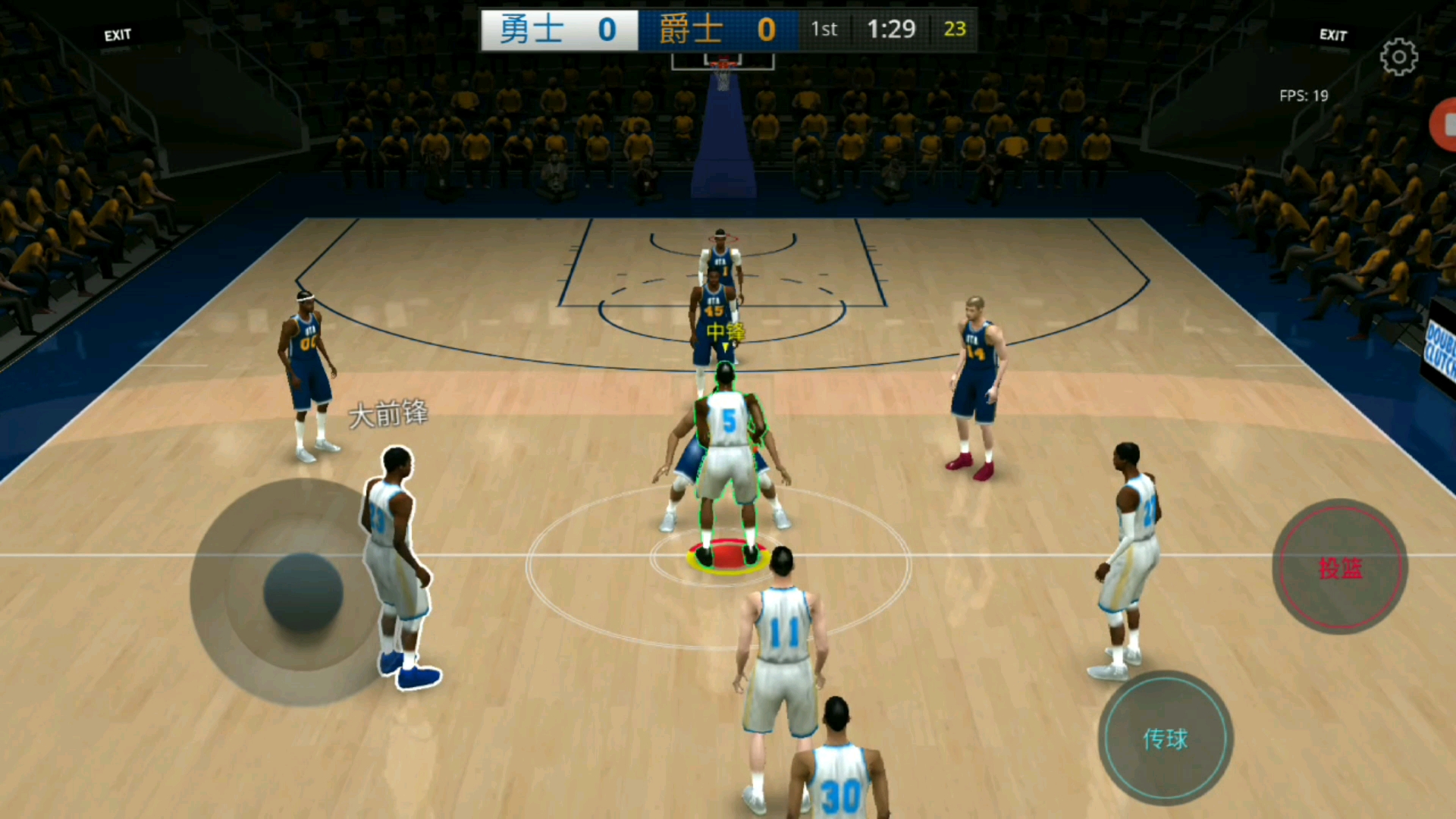Tap the 大前锋 position label
This screenshot has width=1456, height=819.
click(x=390, y=414)
